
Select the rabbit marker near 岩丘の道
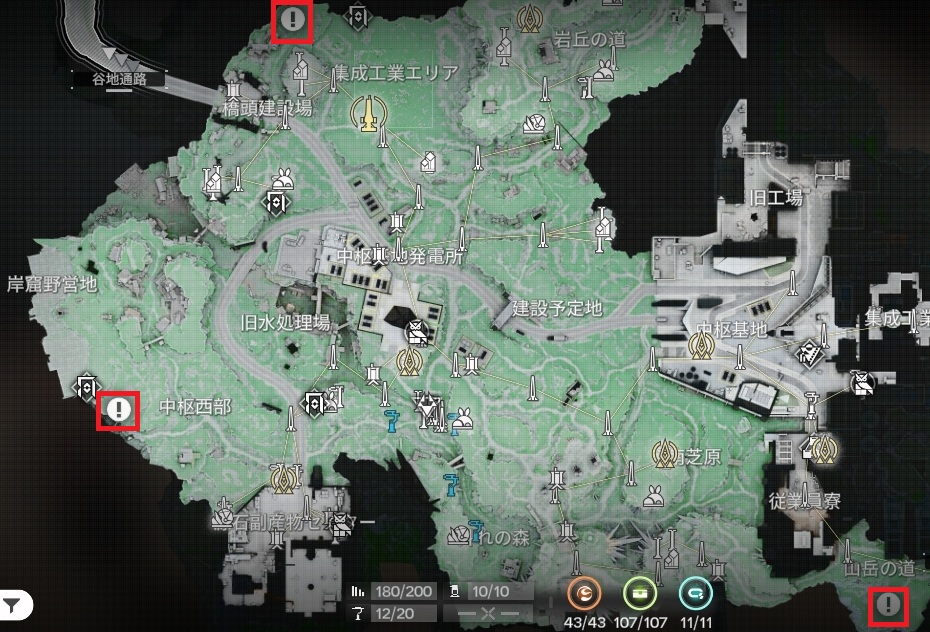point(603,70)
